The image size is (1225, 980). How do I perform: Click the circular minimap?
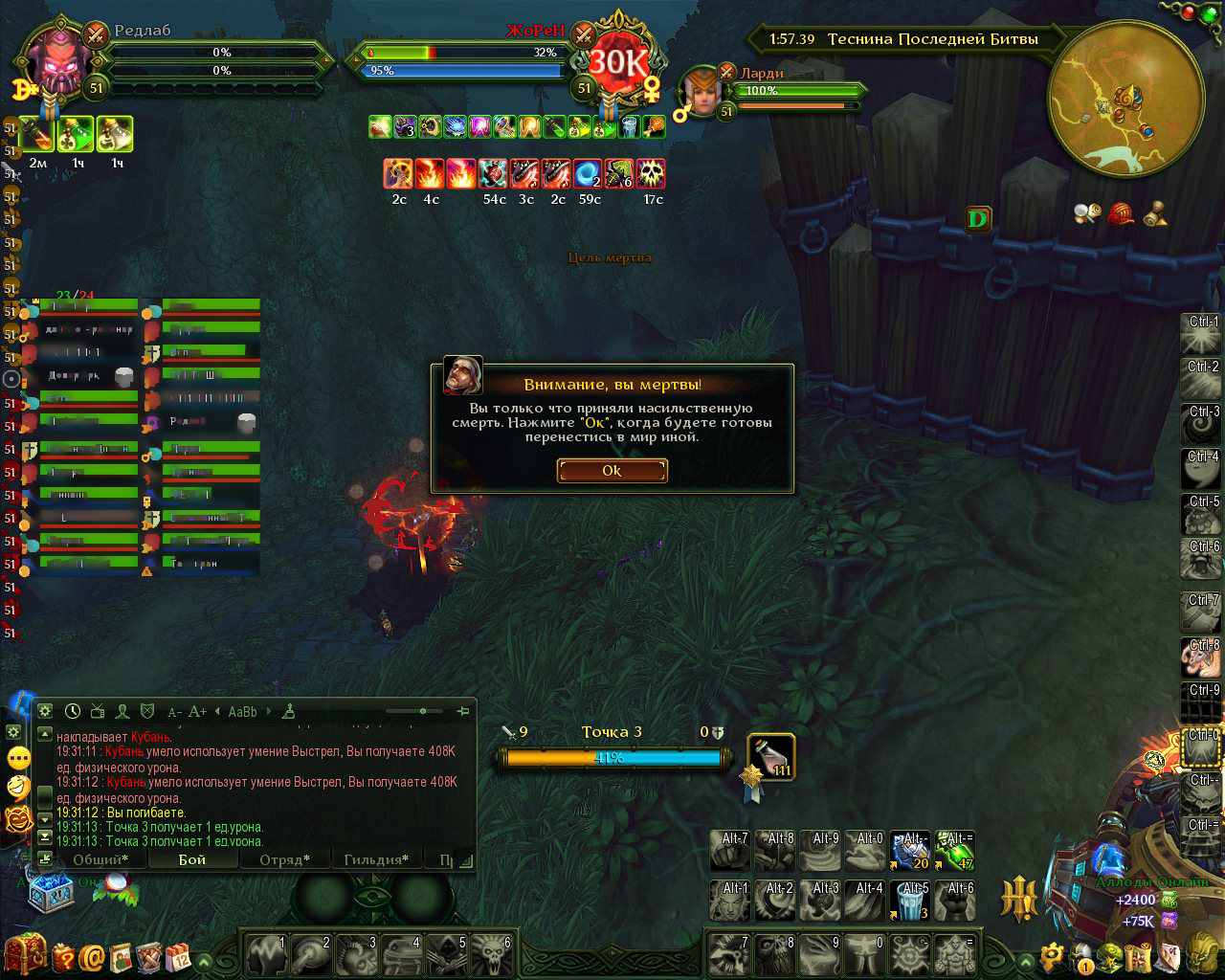[x=1125, y=100]
